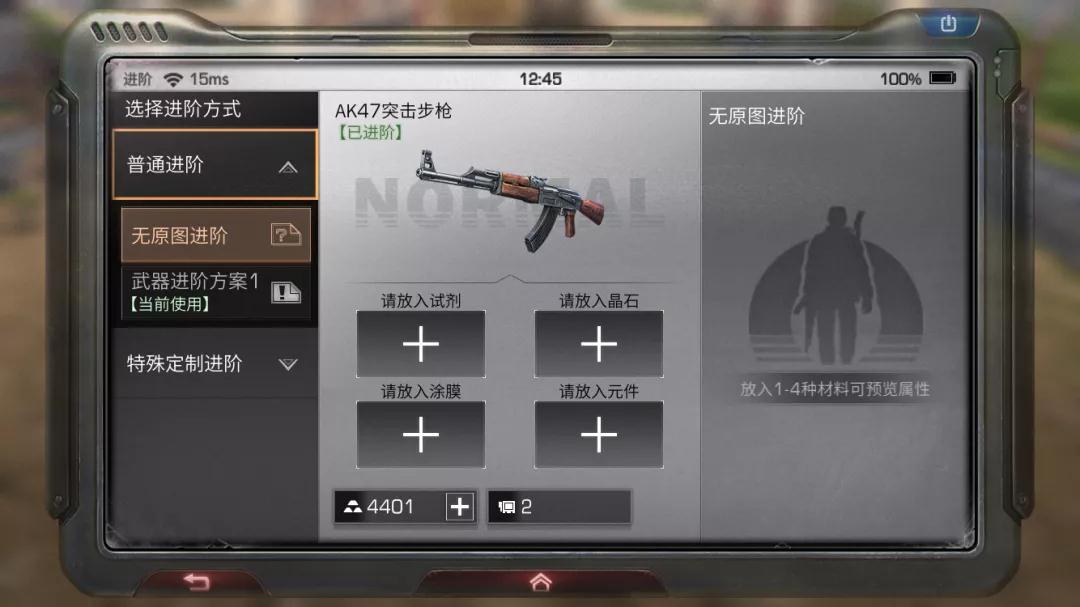Click the plus button beside 4401 currency
1080x607 pixels.
coord(459,507)
